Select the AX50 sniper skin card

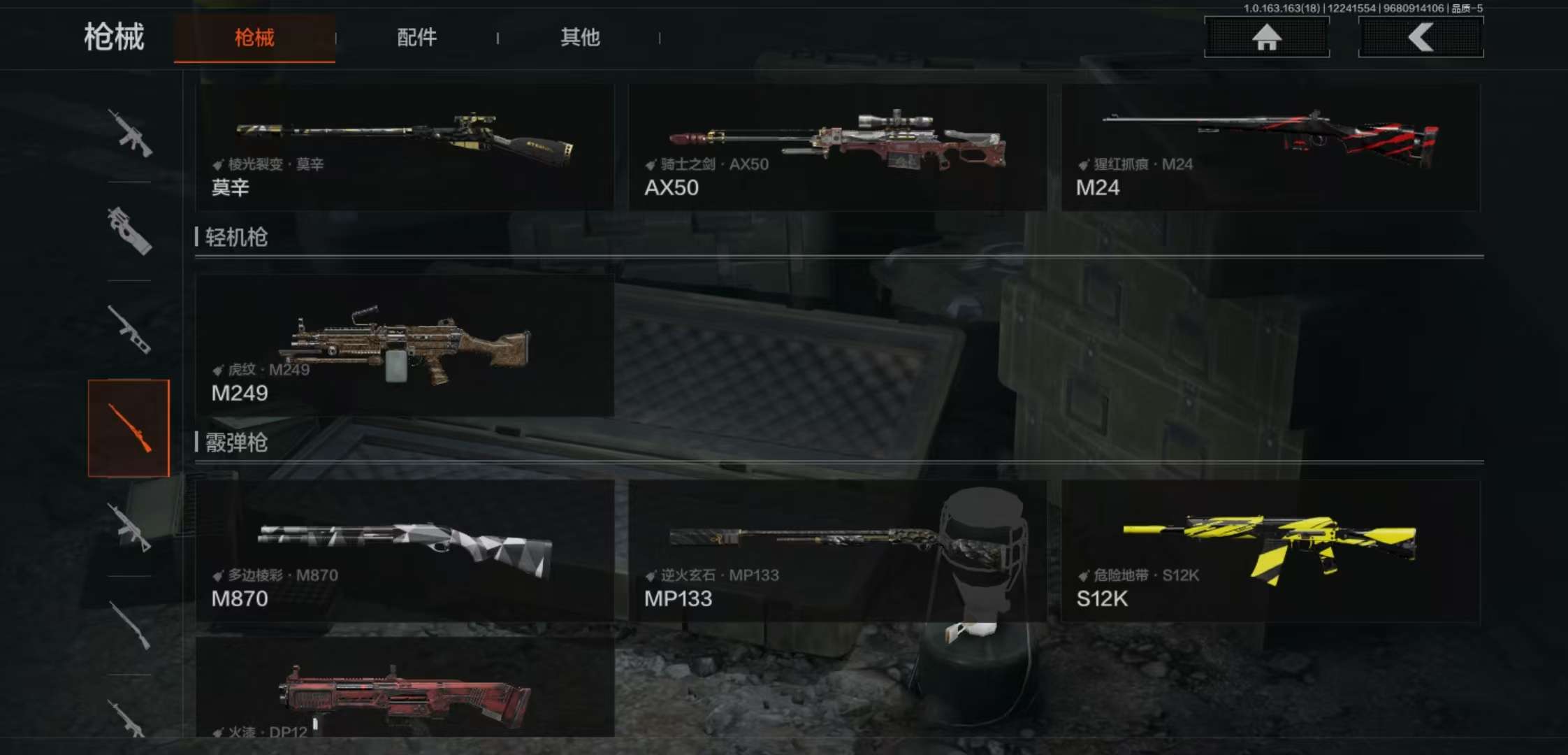click(x=837, y=147)
